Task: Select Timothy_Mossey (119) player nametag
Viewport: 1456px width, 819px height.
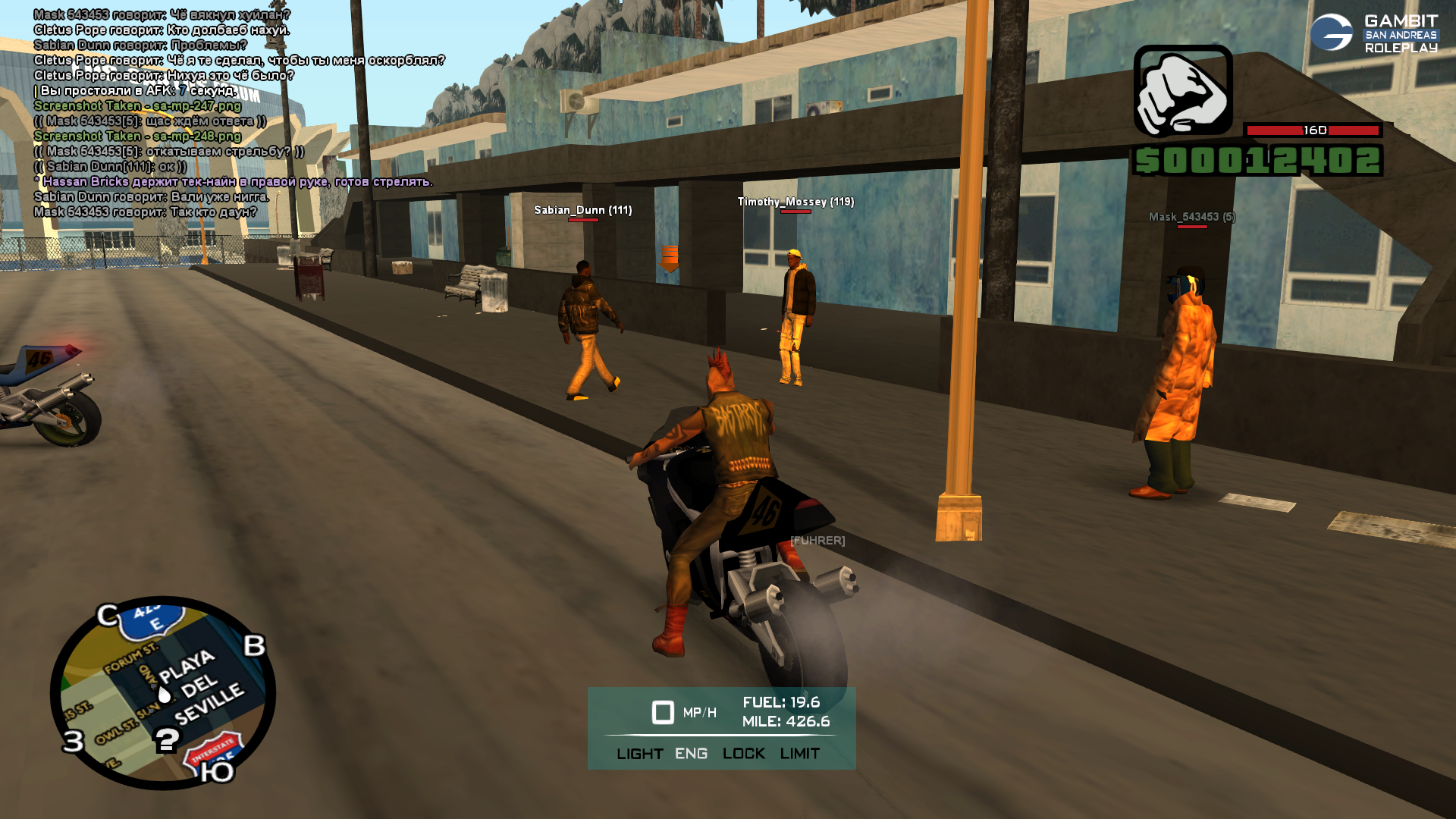Action: point(795,202)
